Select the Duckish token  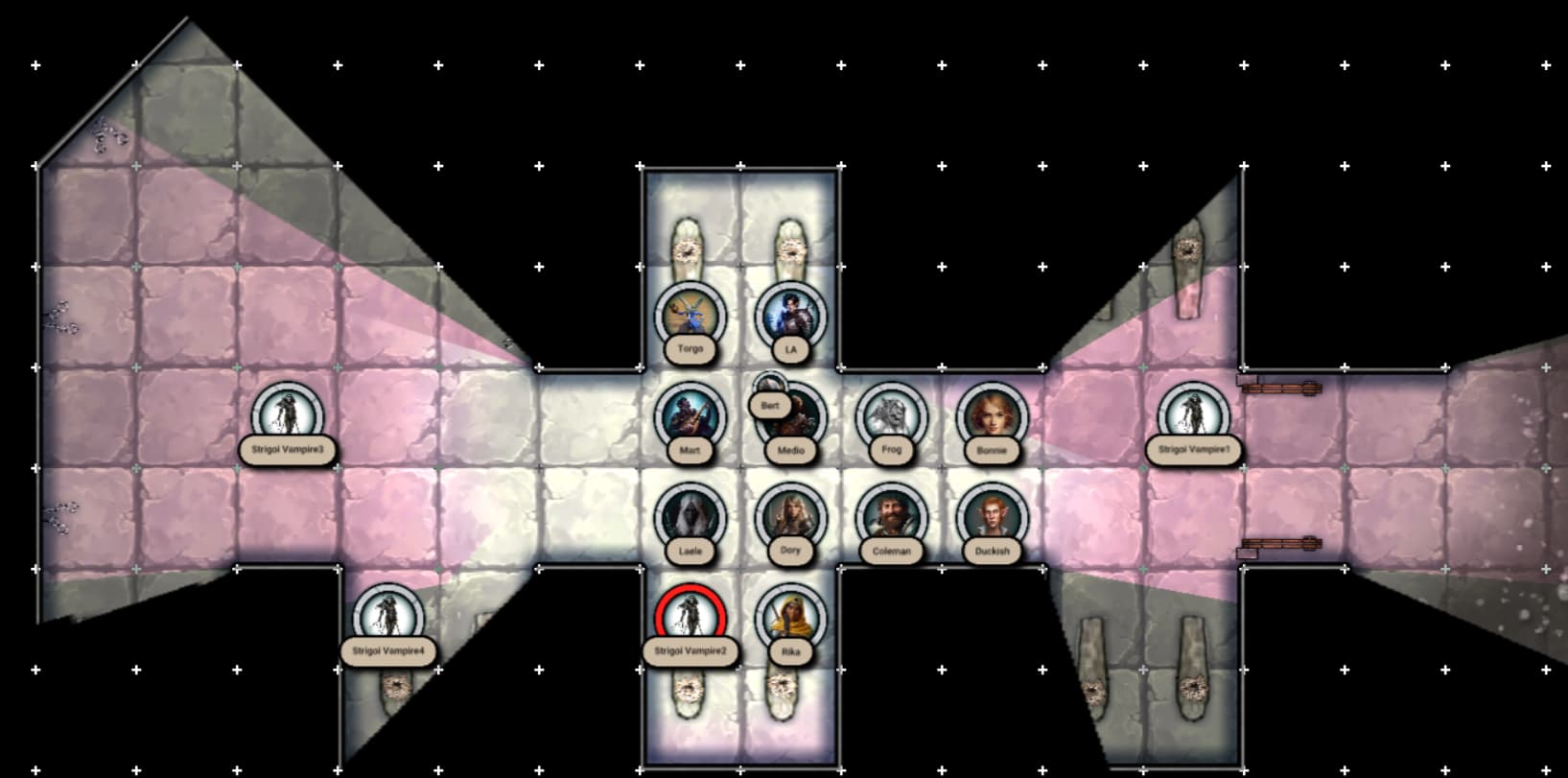tap(993, 516)
